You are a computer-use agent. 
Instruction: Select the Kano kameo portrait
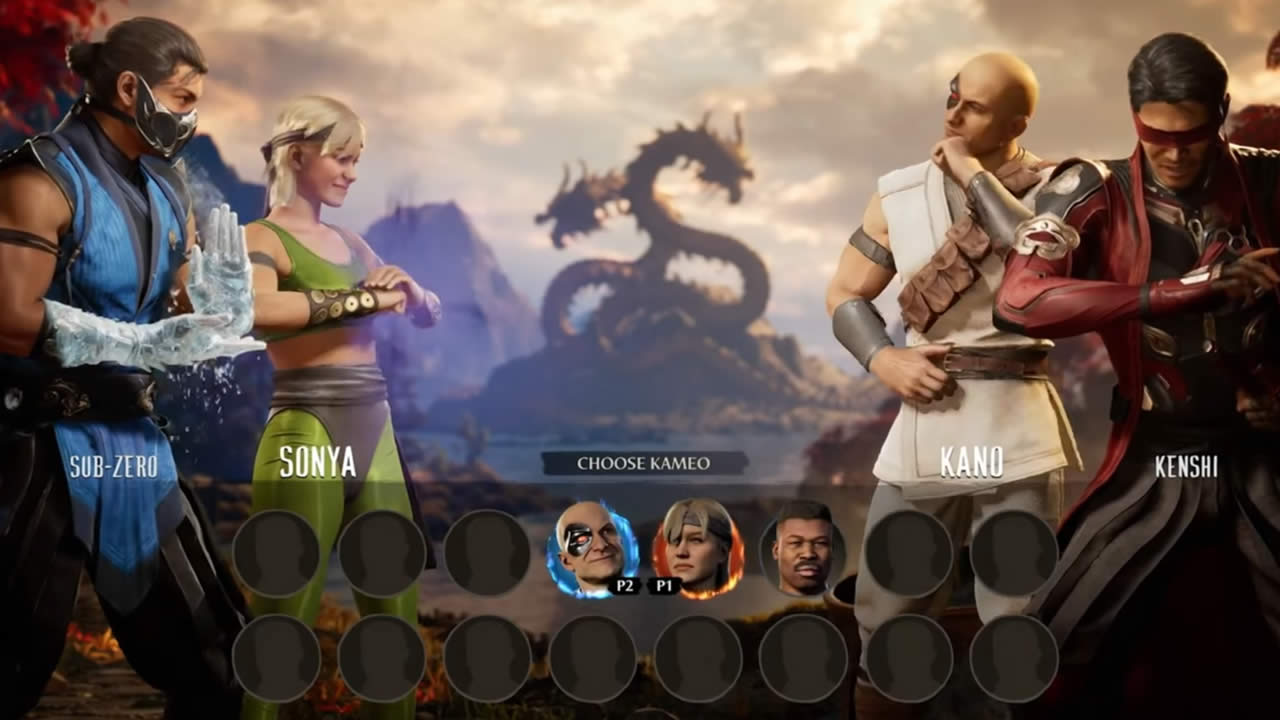click(x=591, y=548)
